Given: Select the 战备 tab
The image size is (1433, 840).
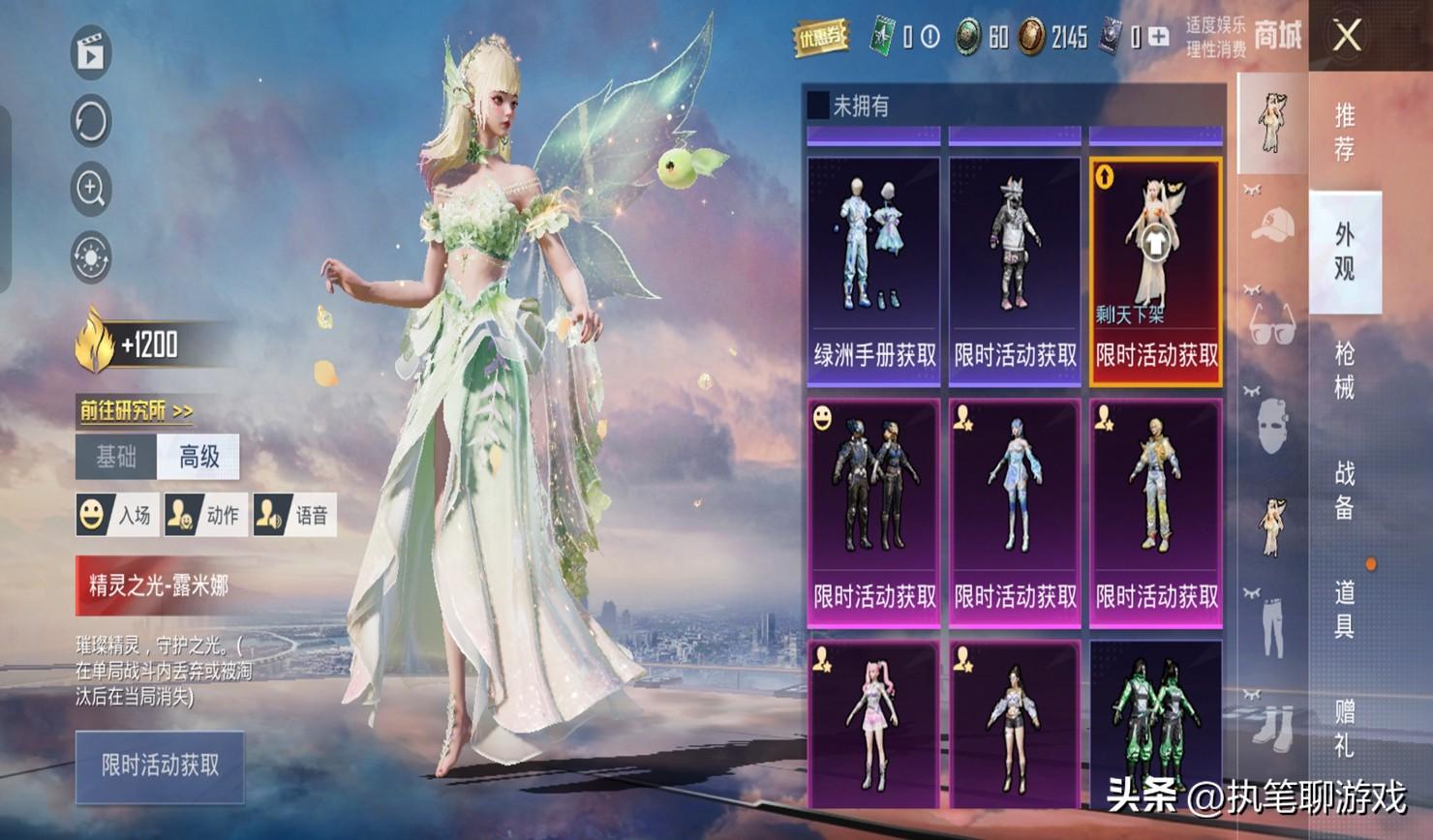Looking at the screenshot, I should [1345, 490].
